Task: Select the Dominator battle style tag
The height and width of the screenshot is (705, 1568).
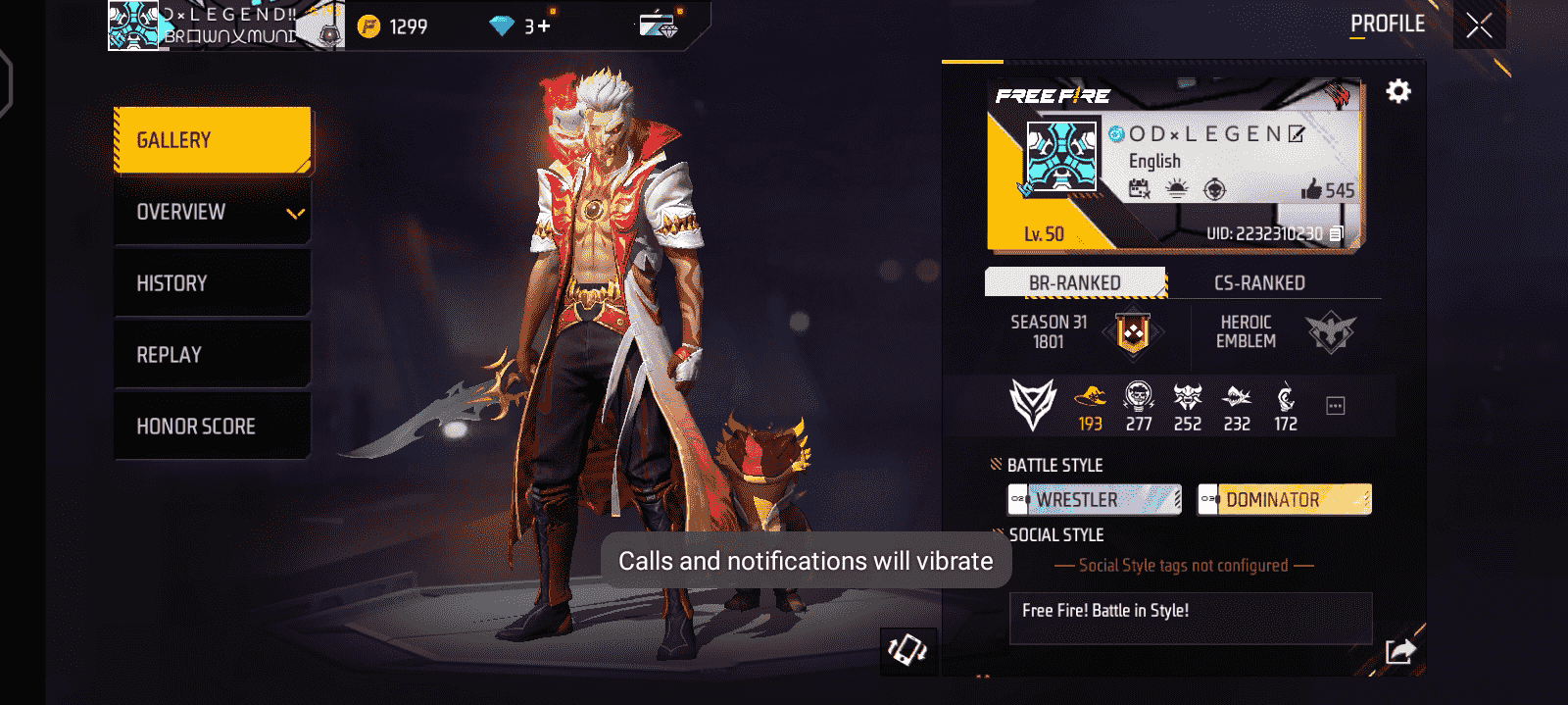Action: (1284, 500)
